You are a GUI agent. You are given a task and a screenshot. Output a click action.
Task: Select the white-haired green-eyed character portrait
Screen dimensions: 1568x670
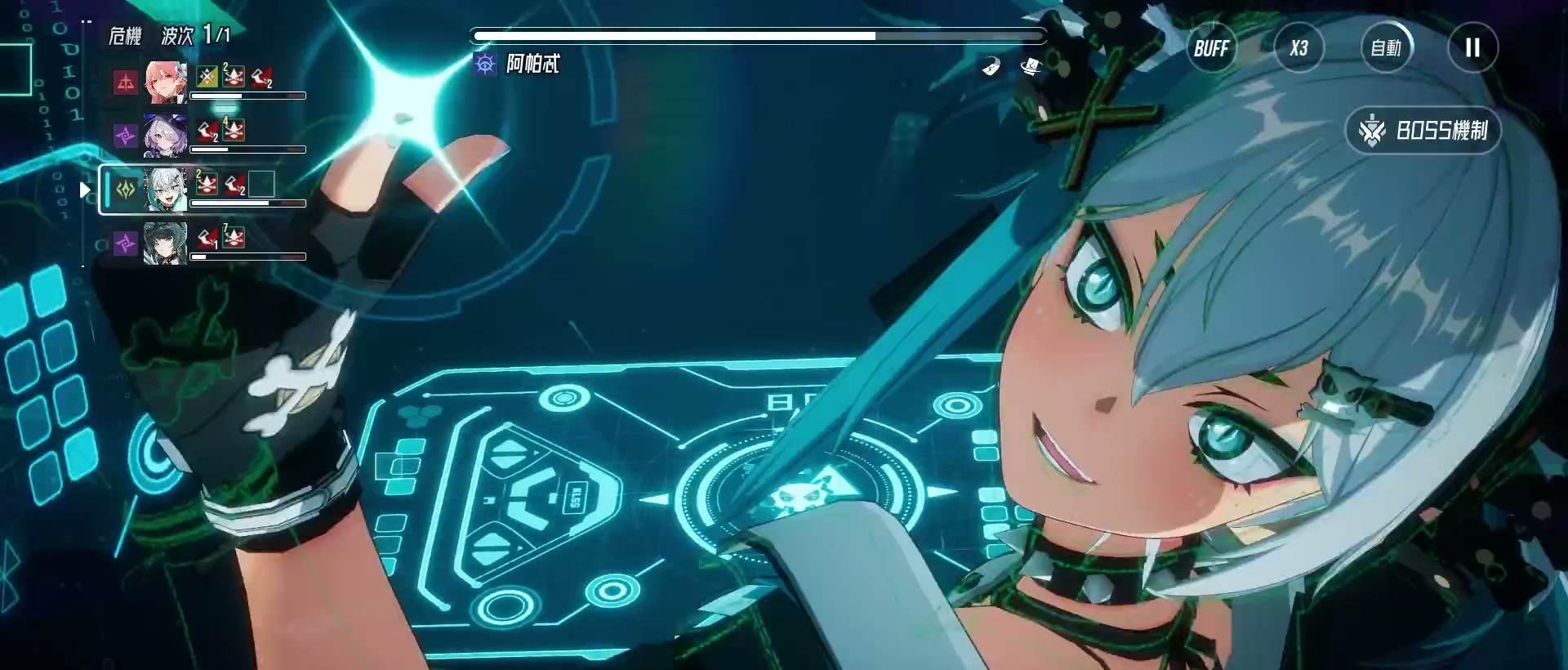point(166,190)
